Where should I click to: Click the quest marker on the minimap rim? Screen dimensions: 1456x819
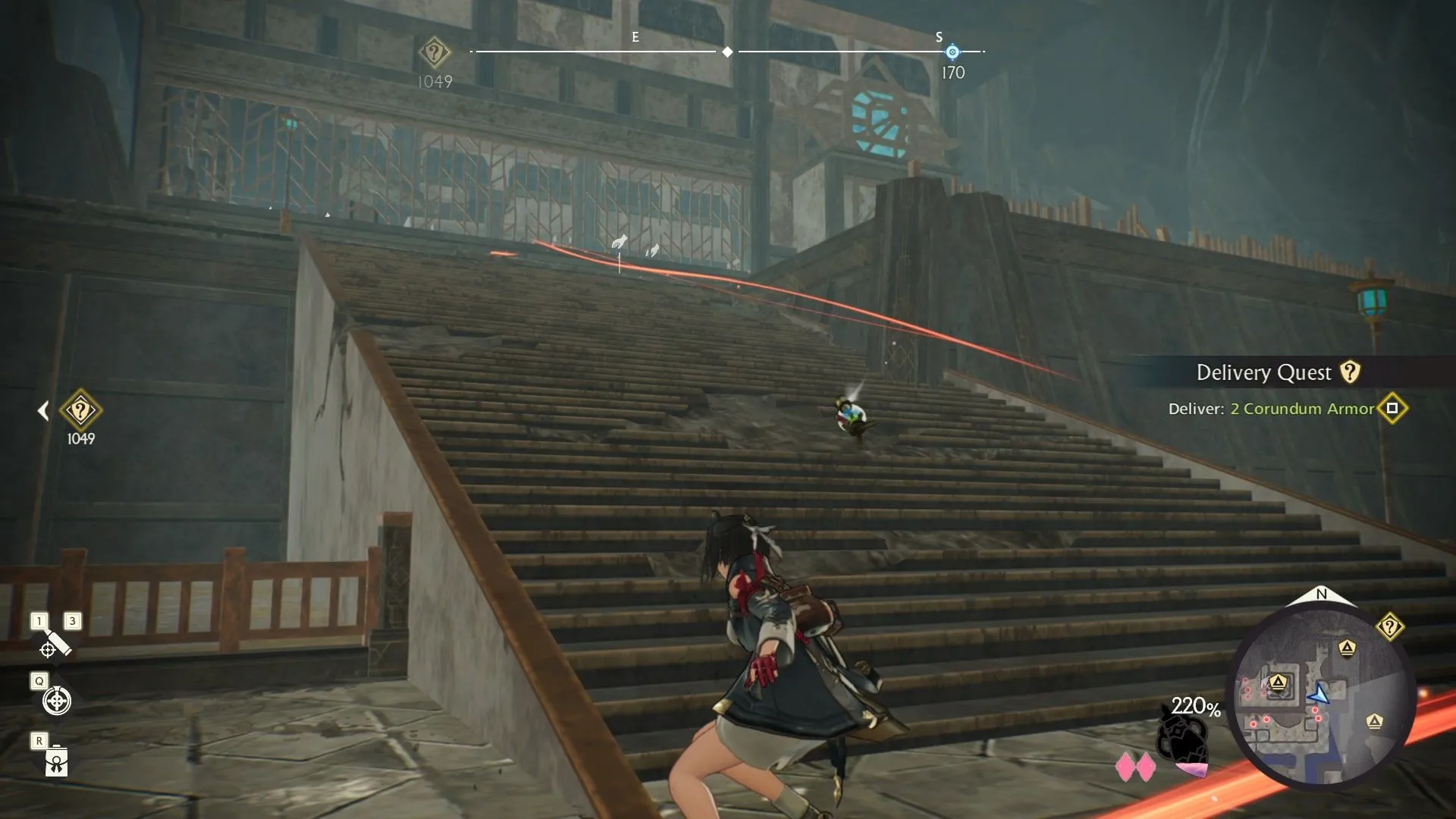point(1389,627)
